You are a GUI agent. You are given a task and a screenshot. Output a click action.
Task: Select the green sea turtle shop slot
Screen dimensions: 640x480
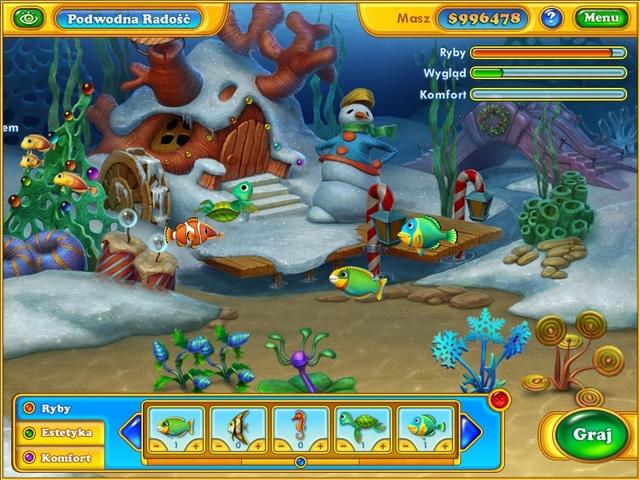click(x=363, y=426)
